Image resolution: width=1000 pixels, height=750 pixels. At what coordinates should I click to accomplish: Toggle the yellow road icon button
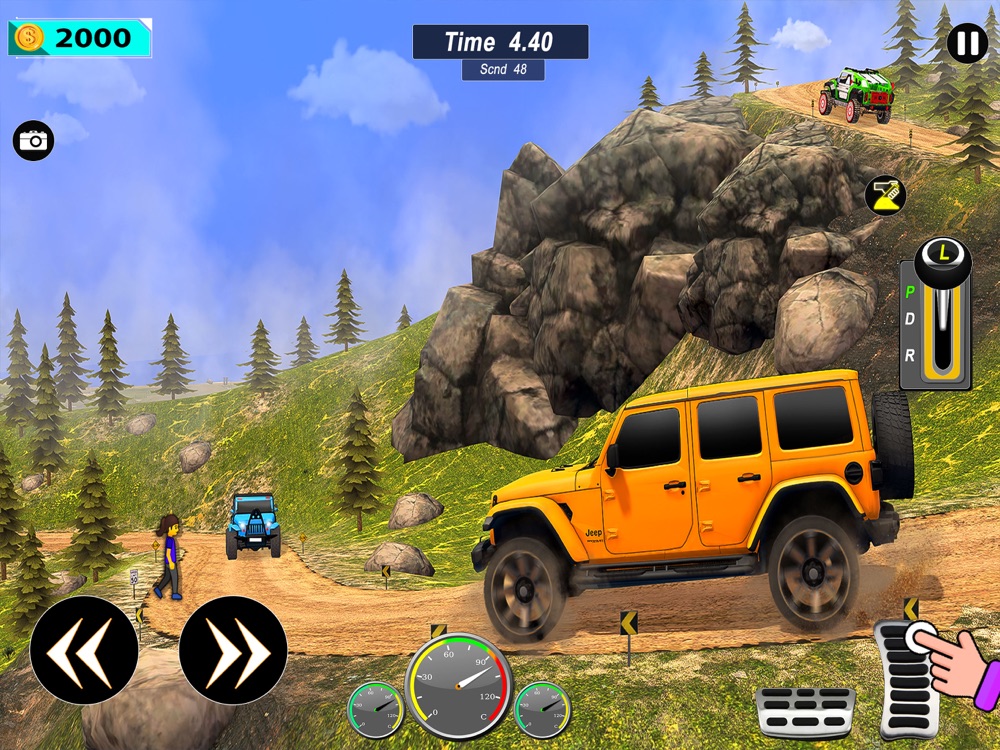(x=884, y=194)
